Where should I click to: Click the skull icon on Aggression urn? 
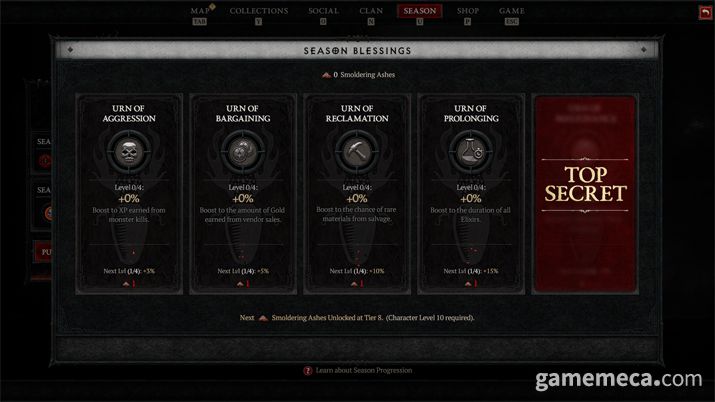point(130,150)
